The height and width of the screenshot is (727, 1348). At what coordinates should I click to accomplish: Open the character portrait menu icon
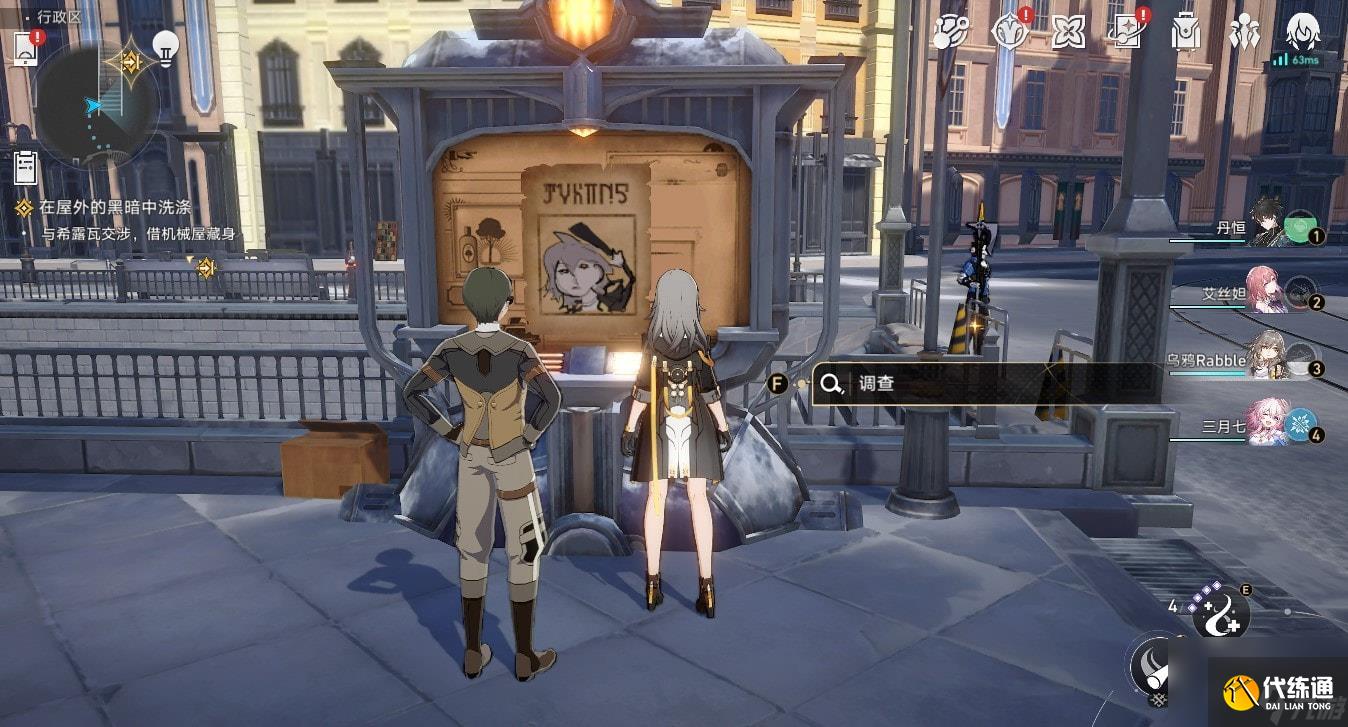pos(1302,32)
